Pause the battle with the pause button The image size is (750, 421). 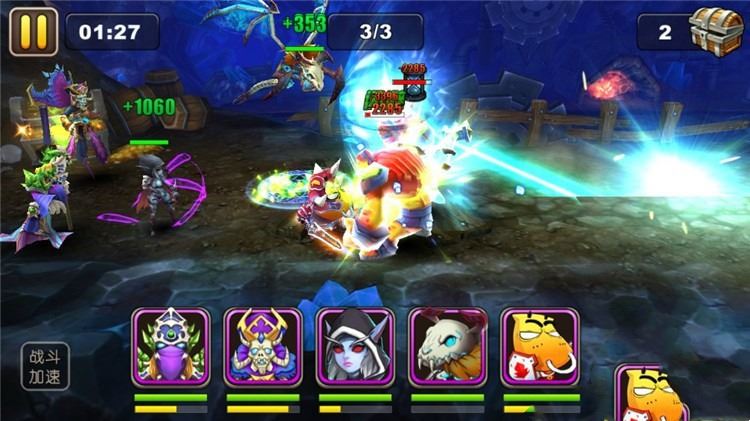coord(33,31)
